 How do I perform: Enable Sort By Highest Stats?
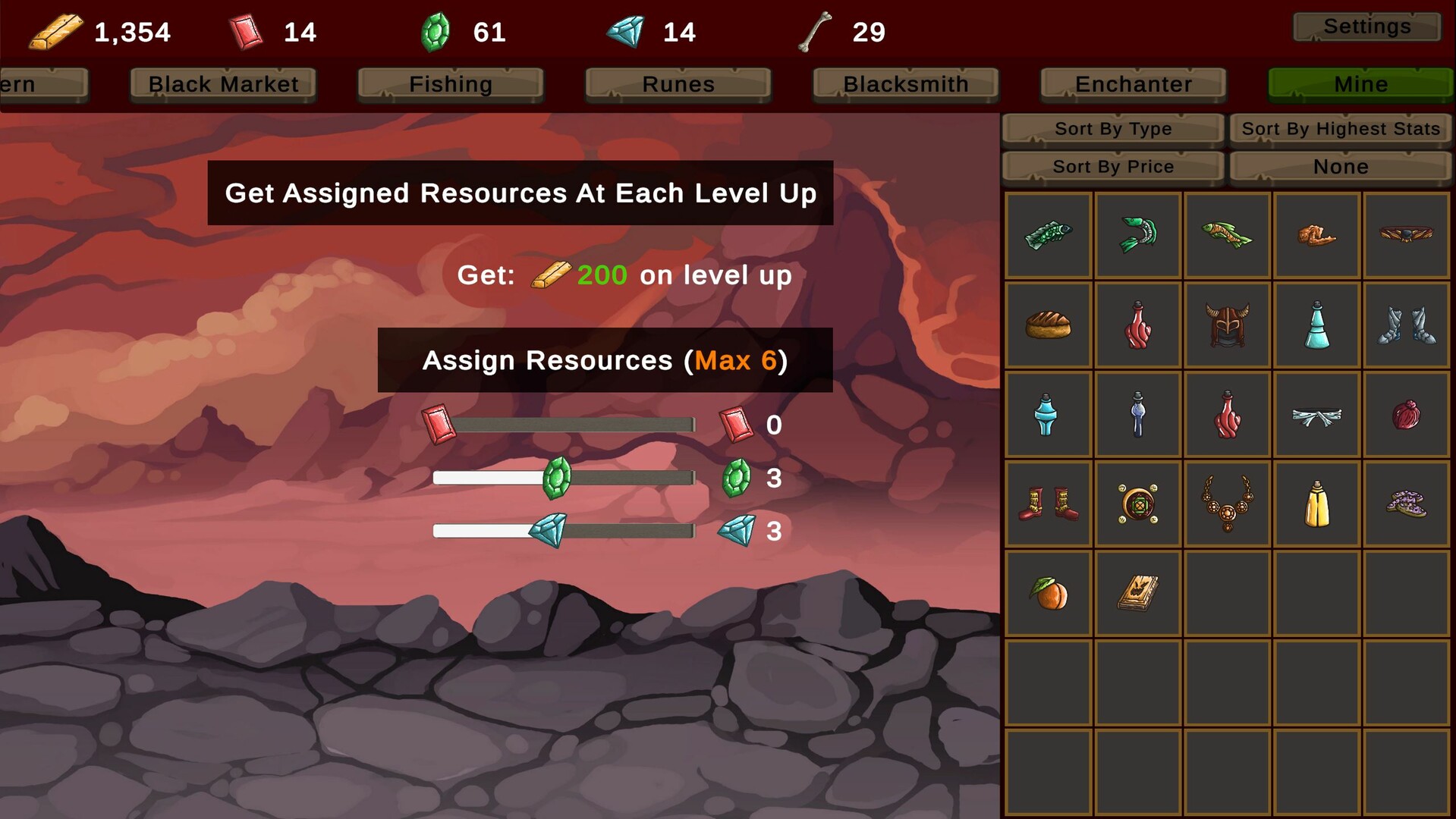[x=1339, y=129]
